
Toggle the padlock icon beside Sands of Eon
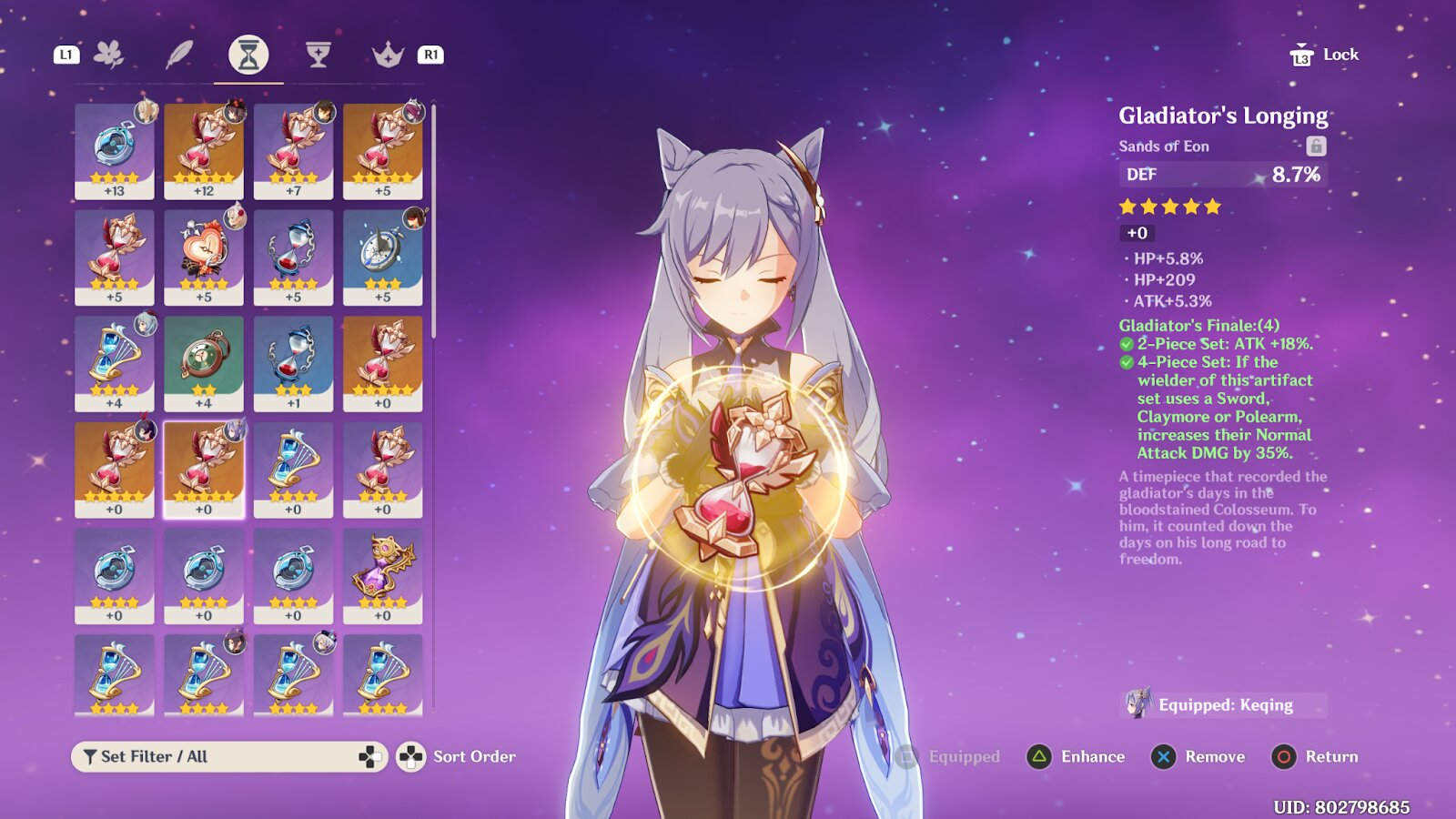(1316, 146)
